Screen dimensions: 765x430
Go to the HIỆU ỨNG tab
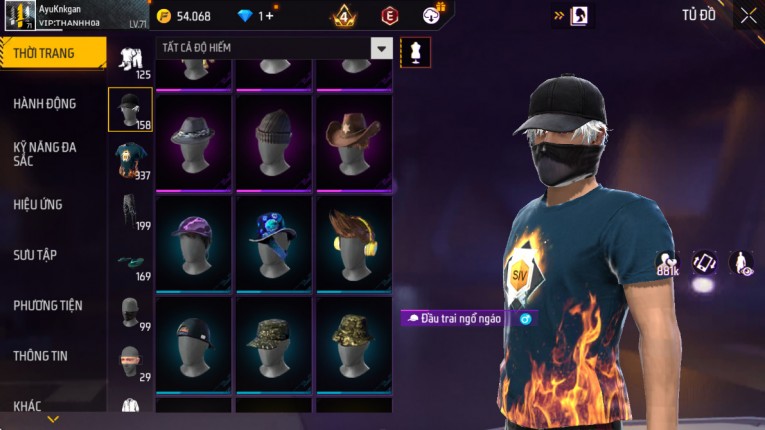(38, 204)
